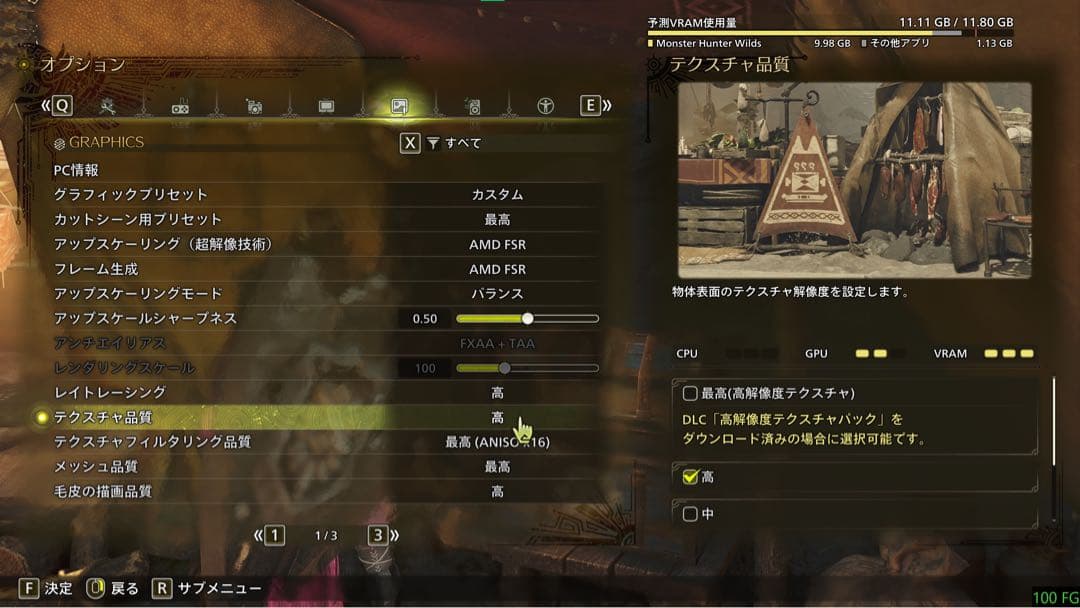
Task: Go to settings page 3
Action: (377, 535)
